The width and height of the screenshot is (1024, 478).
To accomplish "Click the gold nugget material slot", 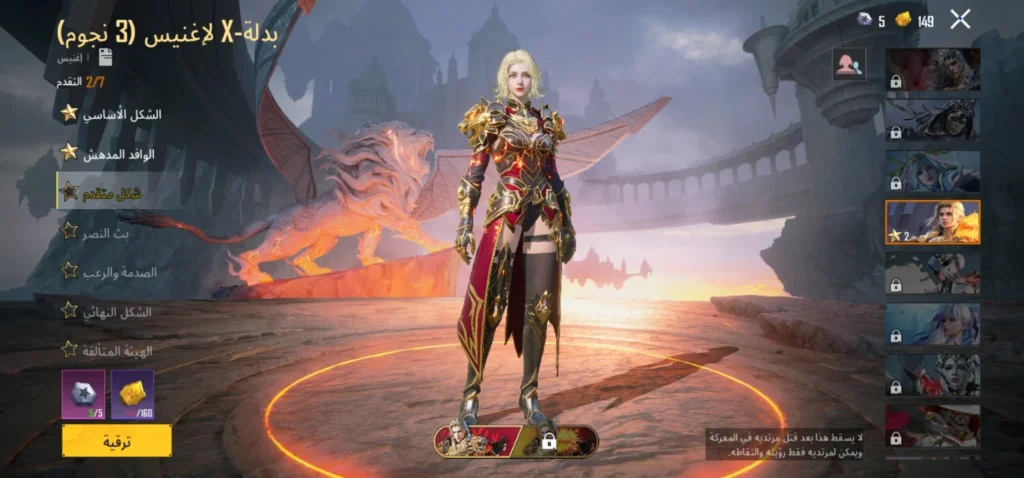I will tap(132, 394).
